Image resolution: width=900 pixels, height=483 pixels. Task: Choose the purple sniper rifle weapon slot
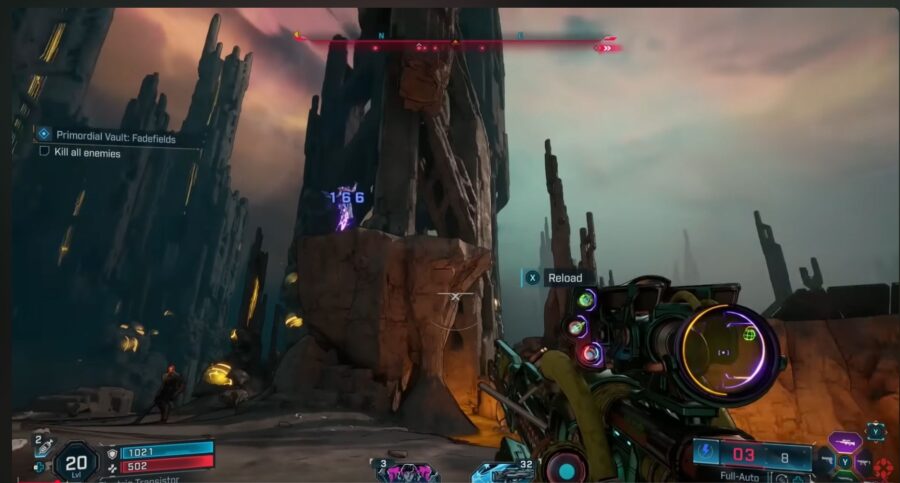click(845, 441)
